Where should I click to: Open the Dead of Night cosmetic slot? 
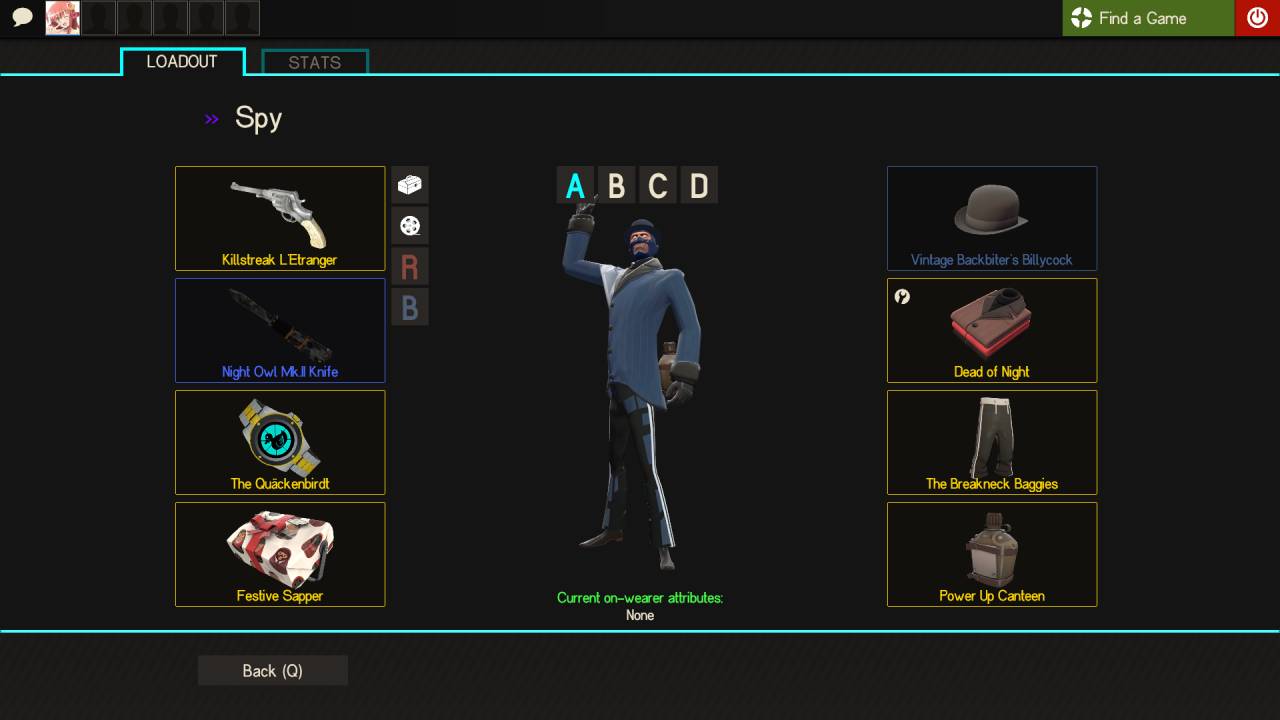pos(992,330)
